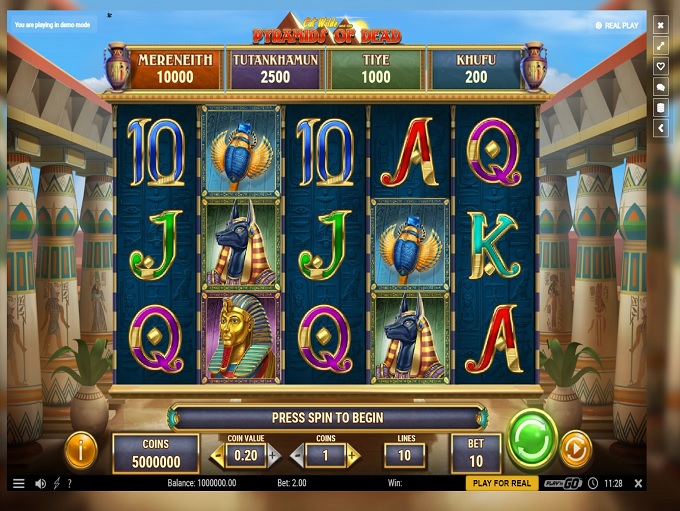
Task: Lower the number of coins
Action: click(x=297, y=457)
